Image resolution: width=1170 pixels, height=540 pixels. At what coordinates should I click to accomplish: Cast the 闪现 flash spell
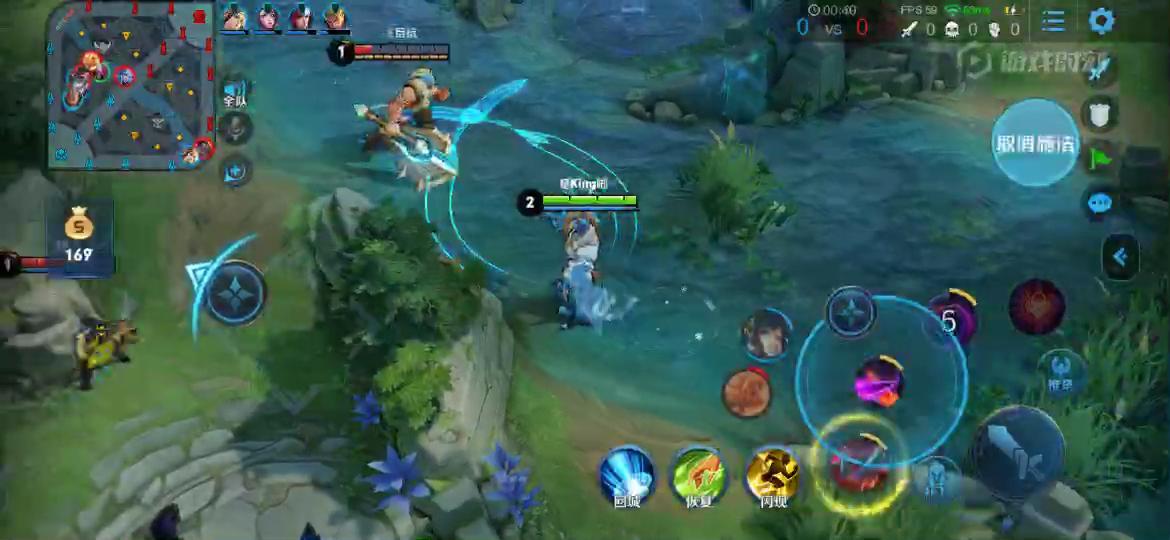coord(773,474)
